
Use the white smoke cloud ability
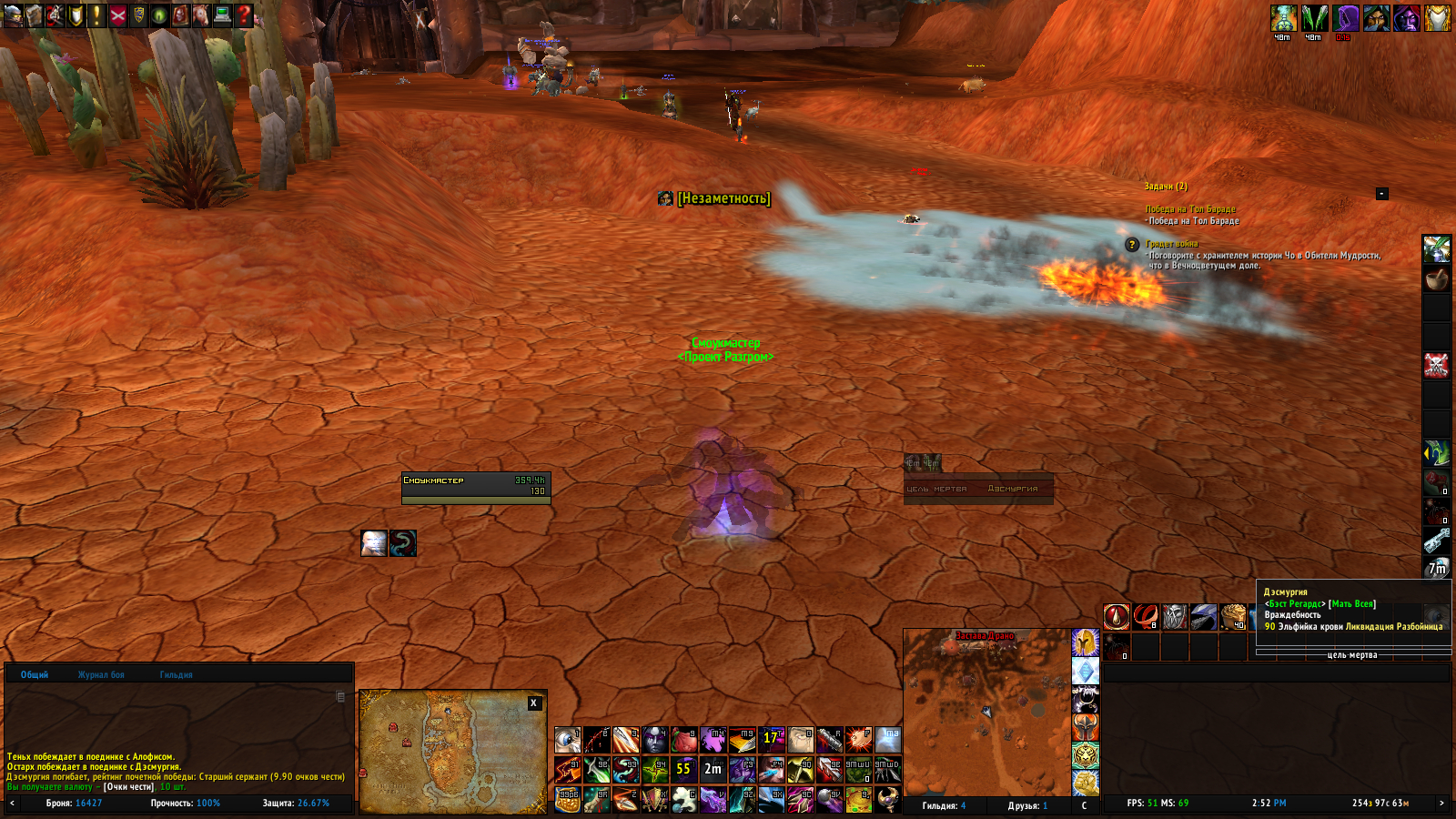tap(683, 799)
